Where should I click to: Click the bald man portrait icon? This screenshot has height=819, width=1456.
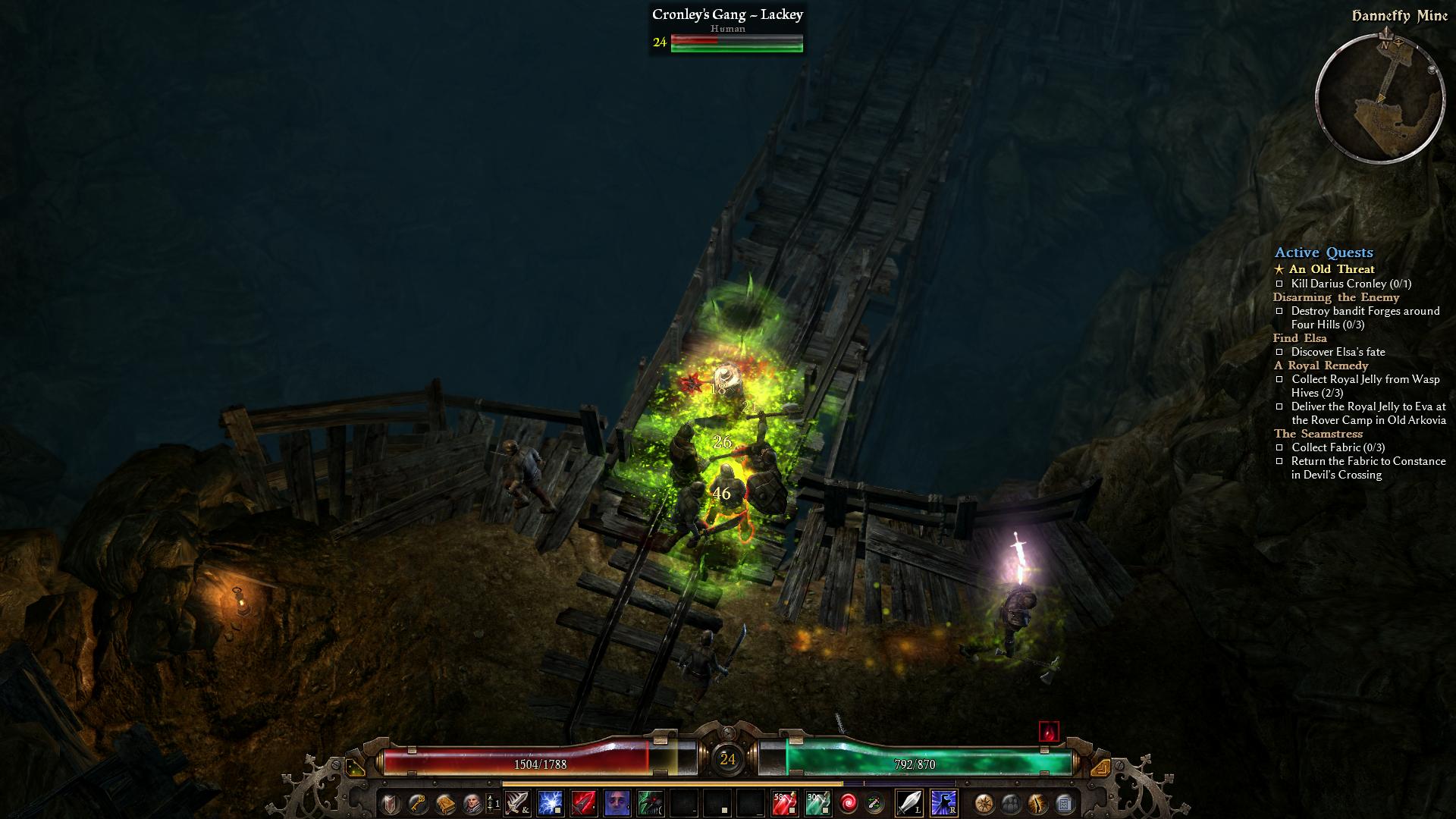pos(472,802)
